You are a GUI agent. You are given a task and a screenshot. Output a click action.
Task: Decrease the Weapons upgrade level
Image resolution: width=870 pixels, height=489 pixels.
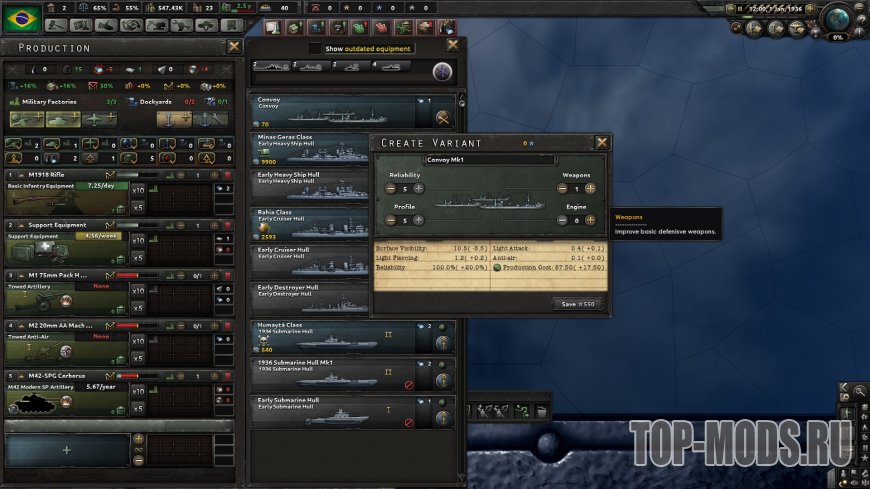(x=560, y=188)
